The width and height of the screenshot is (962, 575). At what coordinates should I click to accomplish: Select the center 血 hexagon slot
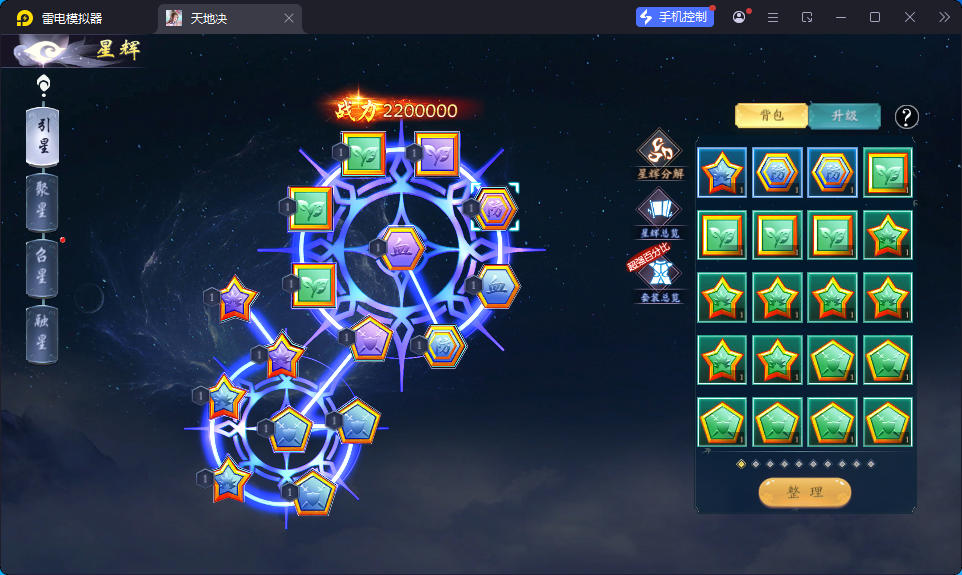coord(404,246)
